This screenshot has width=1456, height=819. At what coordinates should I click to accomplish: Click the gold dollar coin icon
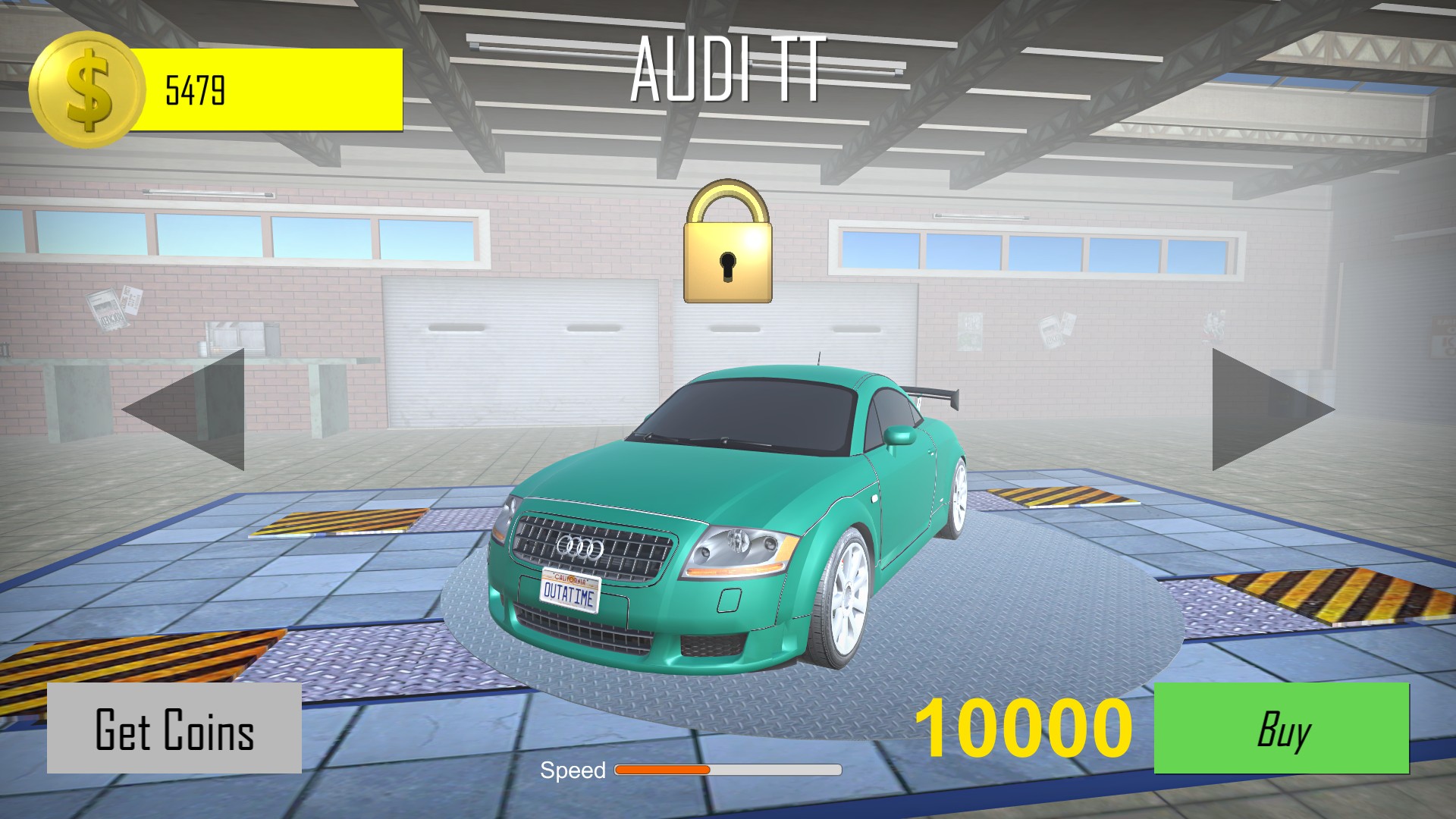tap(86, 89)
